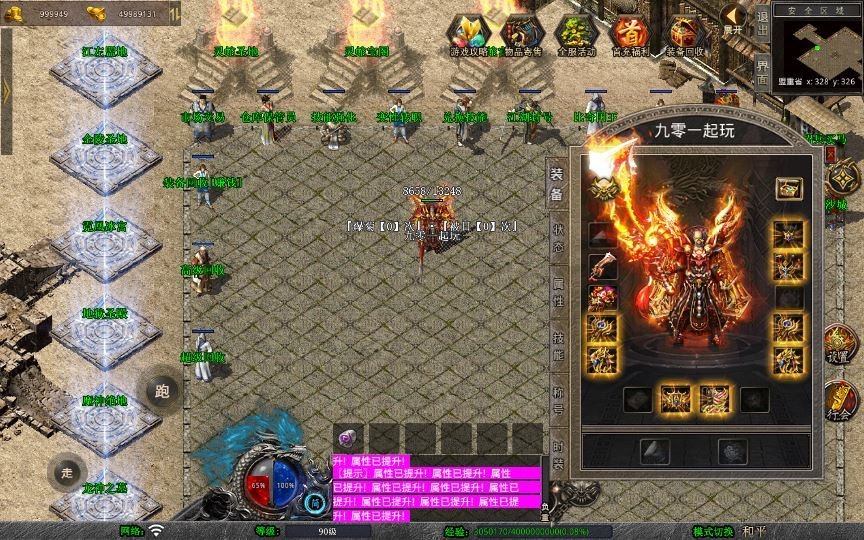Toggle the 展开 arrow to expand the menu
Image resolution: width=864 pixels, height=540 pixels.
coord(734,18)
